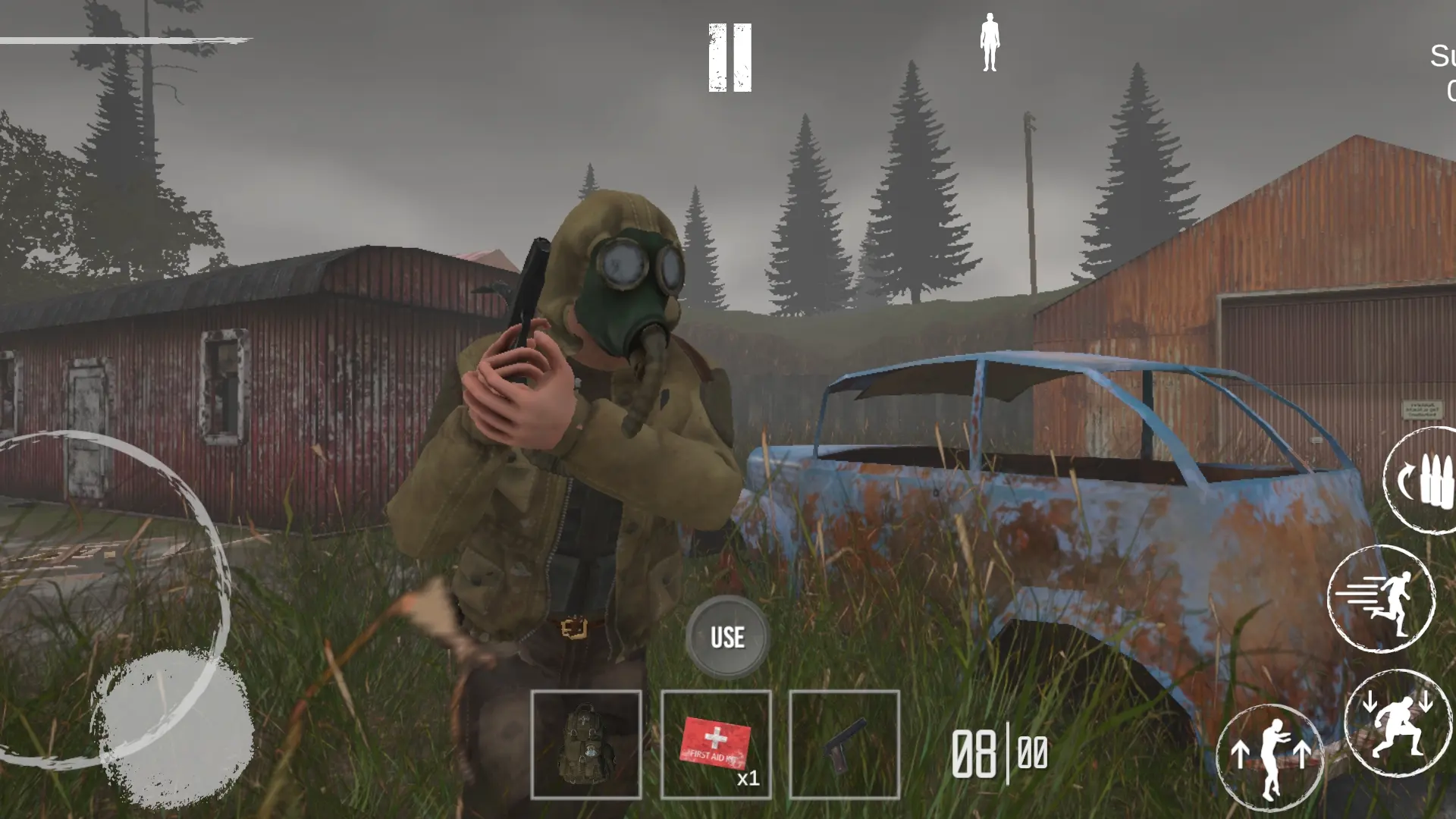Tap the player stance silhouette at top center
The width and height of the screenshot is (1456, 819).
click(x=990, y=42)
